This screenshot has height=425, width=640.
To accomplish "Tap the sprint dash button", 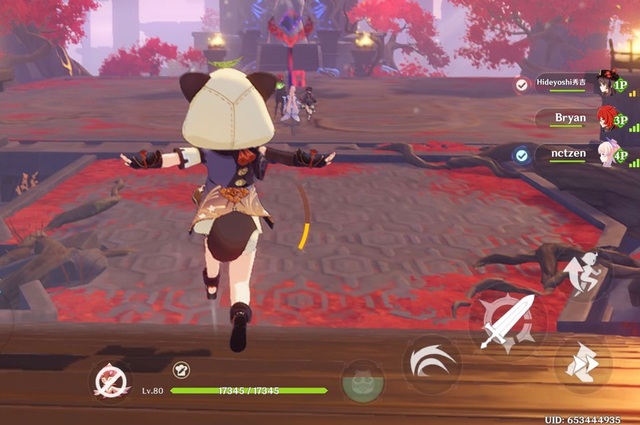I will 582,364.
